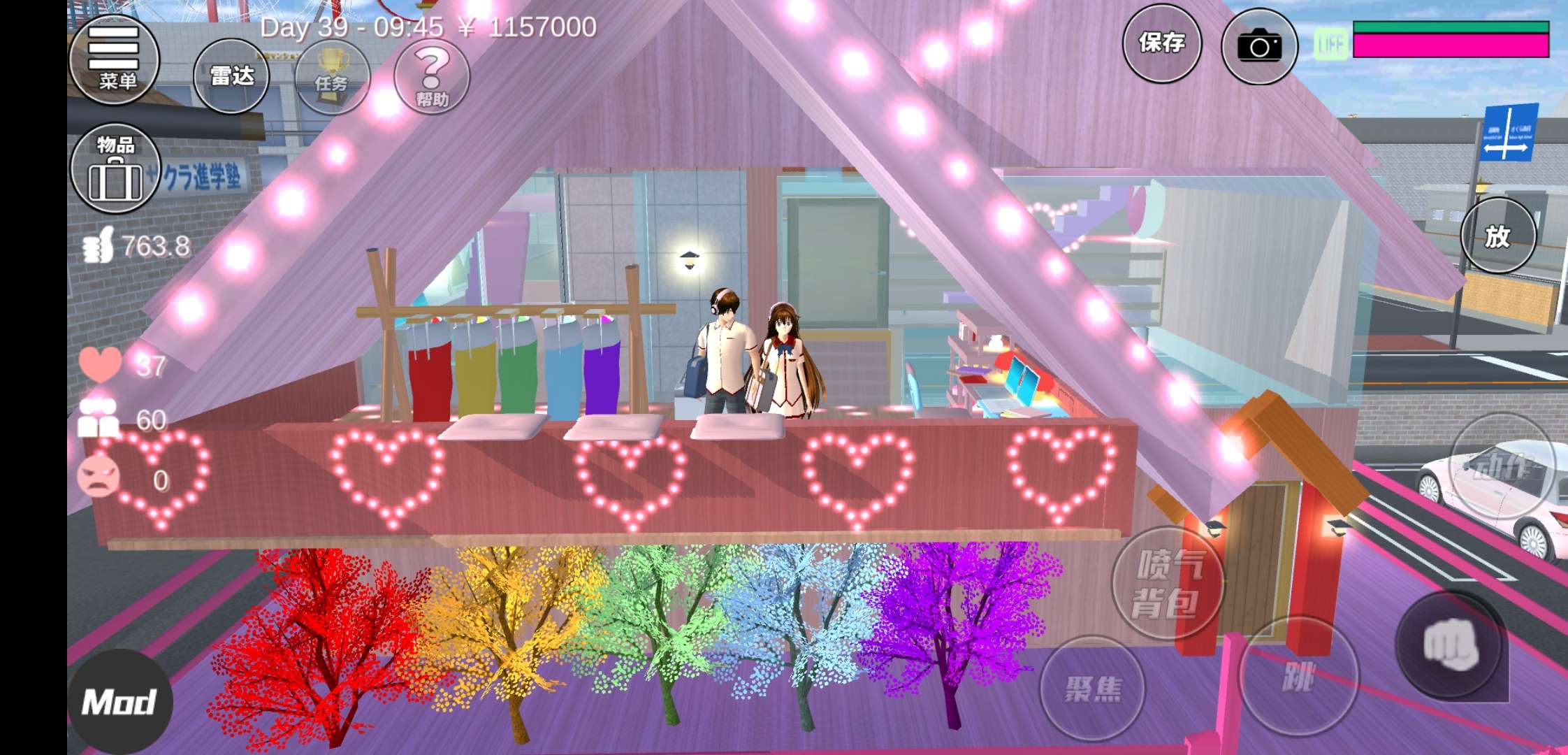Tap the 聚焦 focus button
This screenshot has width=1568, height=755.
(1092, 688)
